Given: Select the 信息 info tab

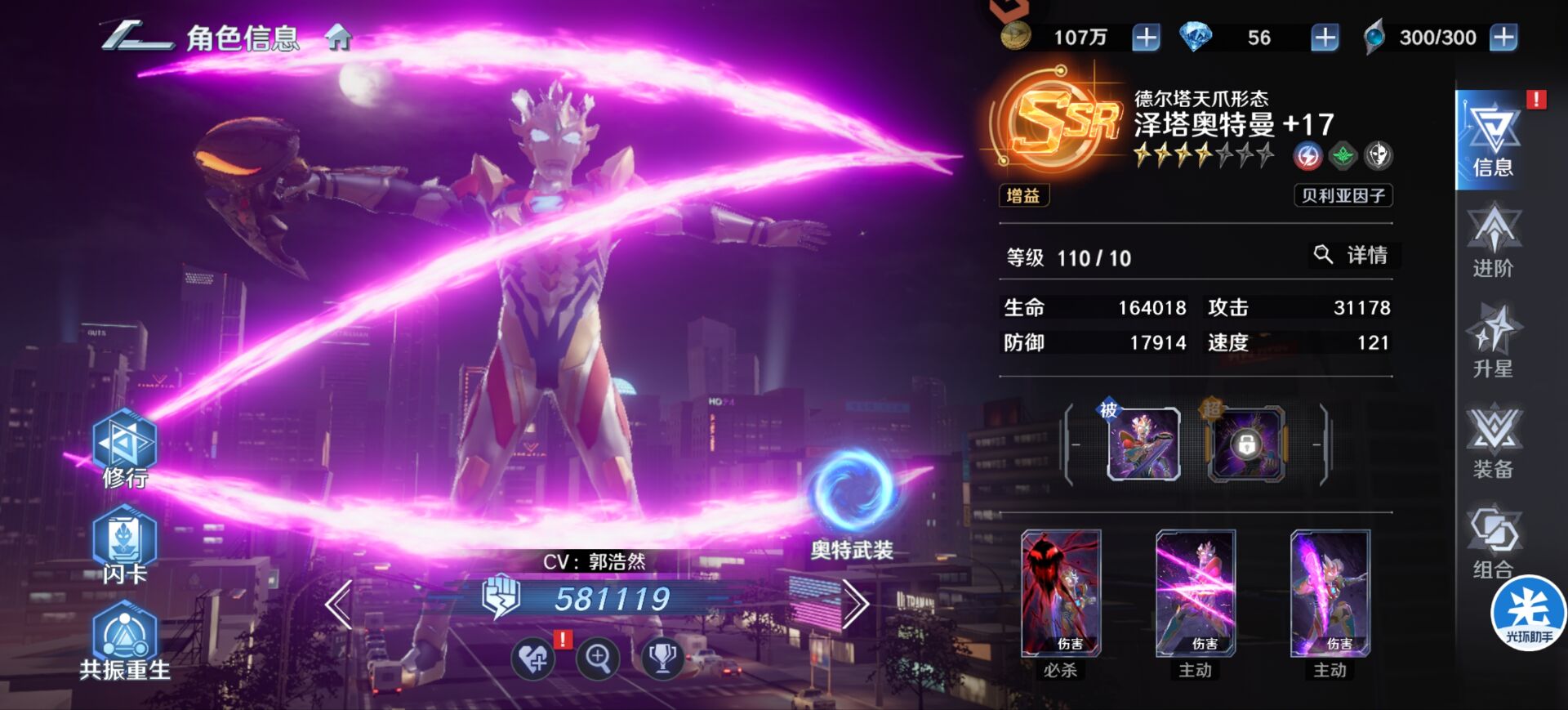Looking at the screenshot, I should point(1491,141).
